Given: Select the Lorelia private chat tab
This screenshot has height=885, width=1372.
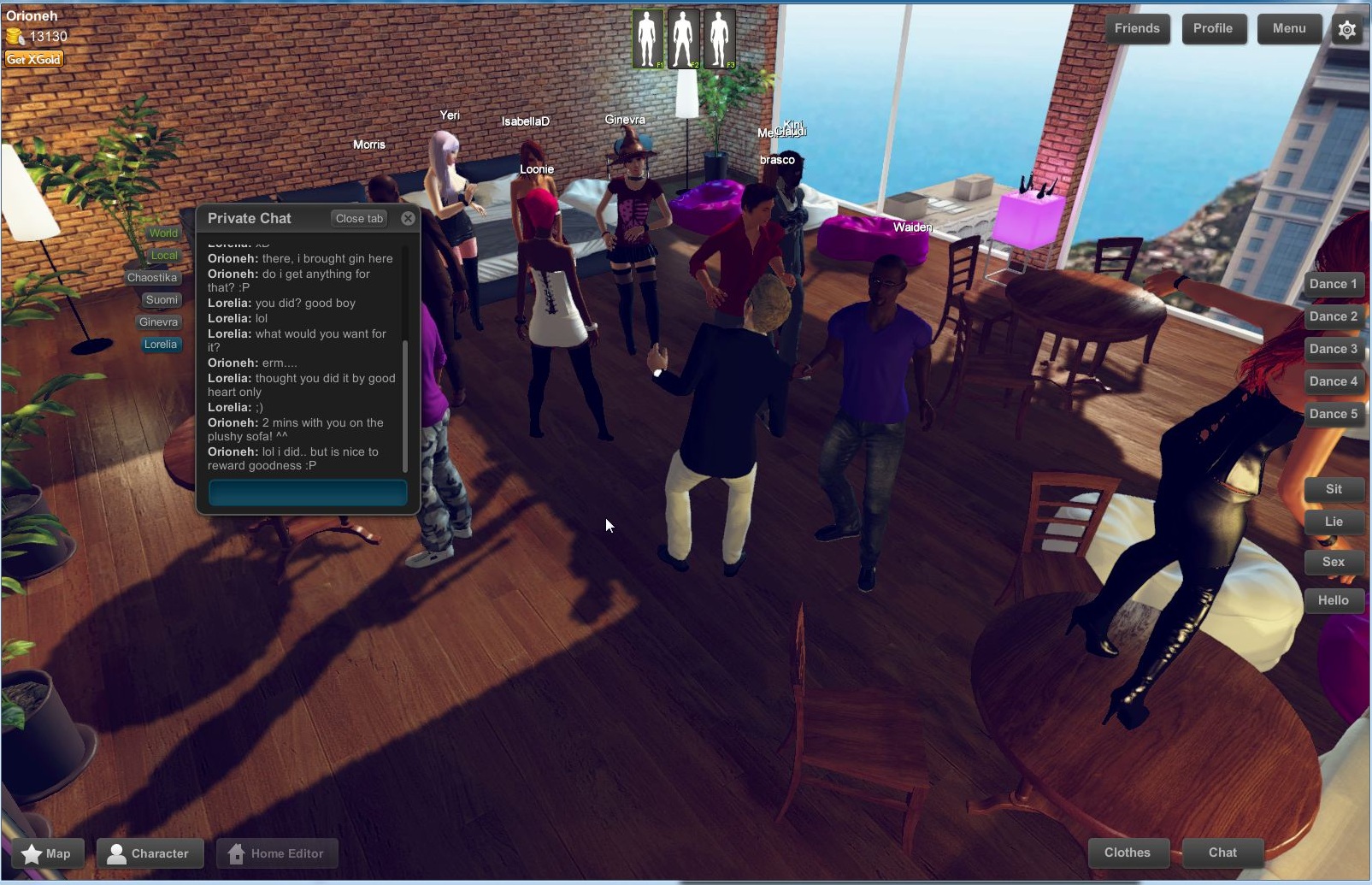Looking at the screenshot, I should pos(161,345).
